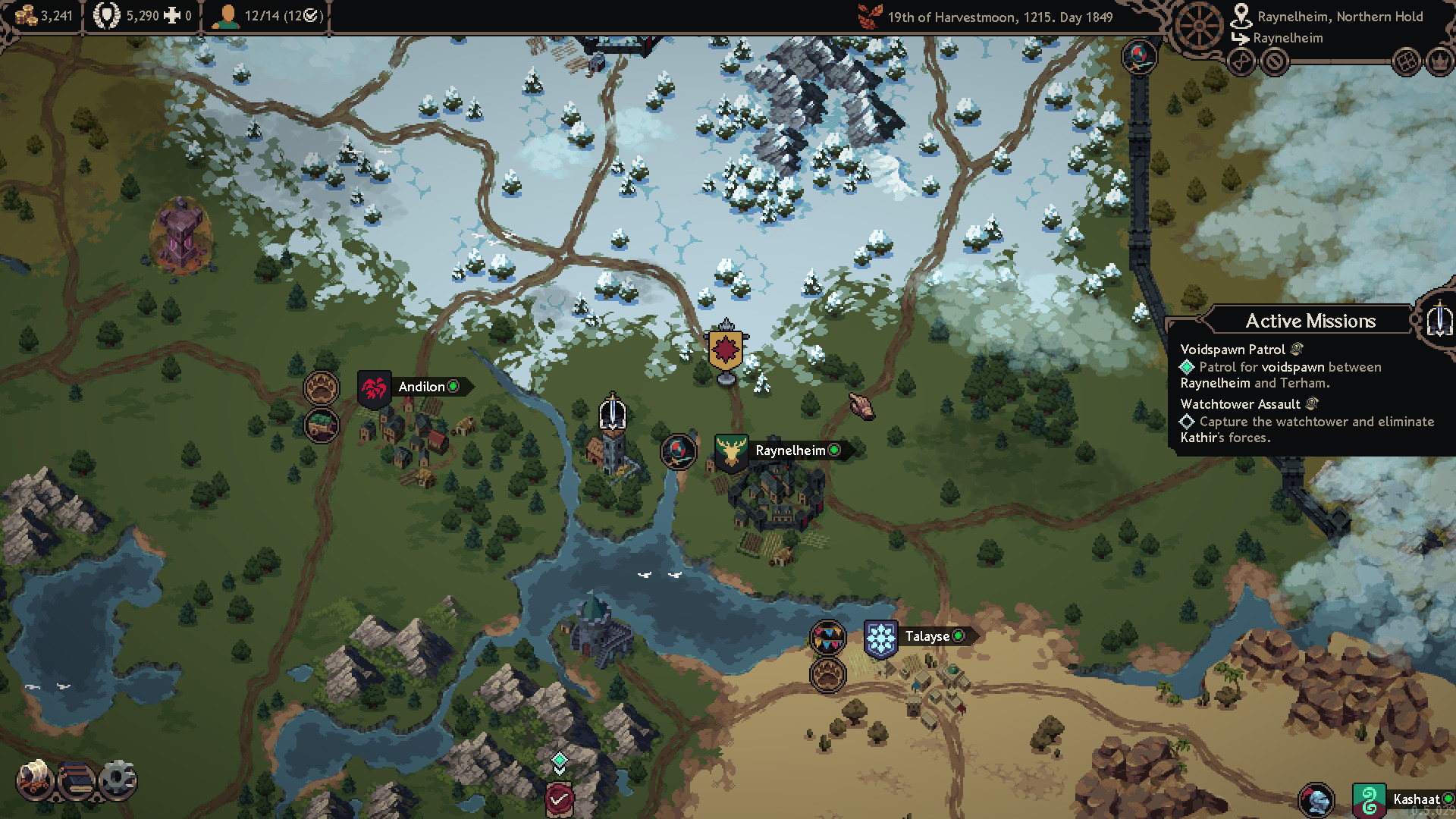Image resolution: width=1456 pixels, height=819 pixels.
Task: Select the camp supplies icon bottom-left
Action: click(x=34, y=780)
